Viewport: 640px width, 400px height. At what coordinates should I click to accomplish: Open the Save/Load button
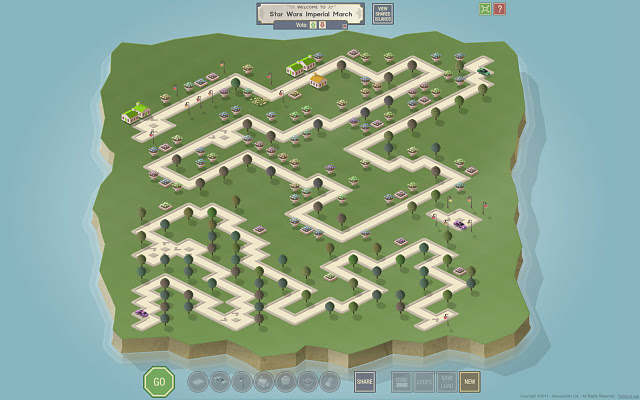coord(447,381)
